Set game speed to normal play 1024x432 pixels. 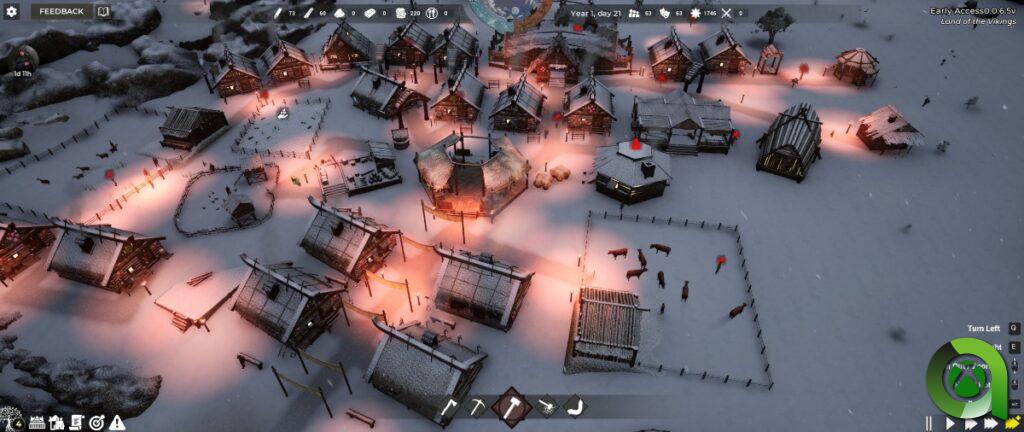tap(949, 423)
